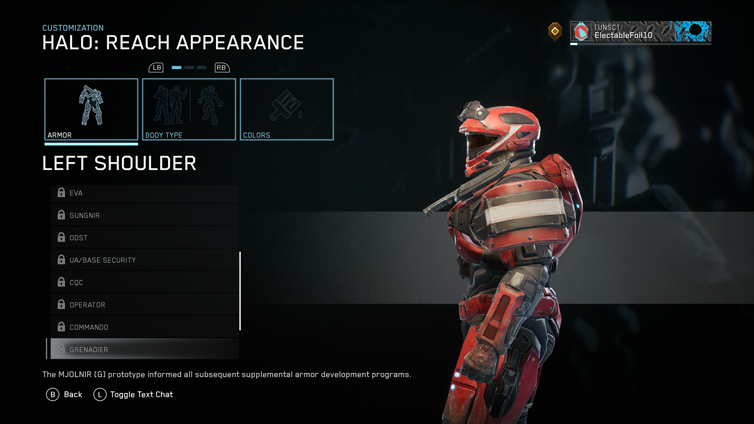The width and height of the screenshot is (754, 424).
Task: Select the ODST shoulder piece
Action: (x=144, y=238)
